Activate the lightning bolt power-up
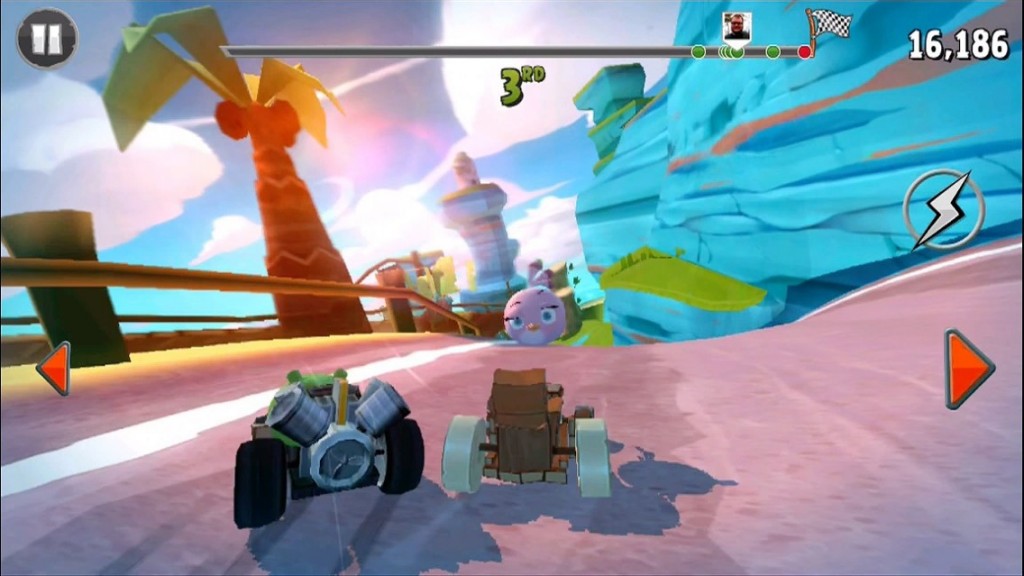Image resolution: width=1024 pixels, height=576 pixels. pos(943,210)
